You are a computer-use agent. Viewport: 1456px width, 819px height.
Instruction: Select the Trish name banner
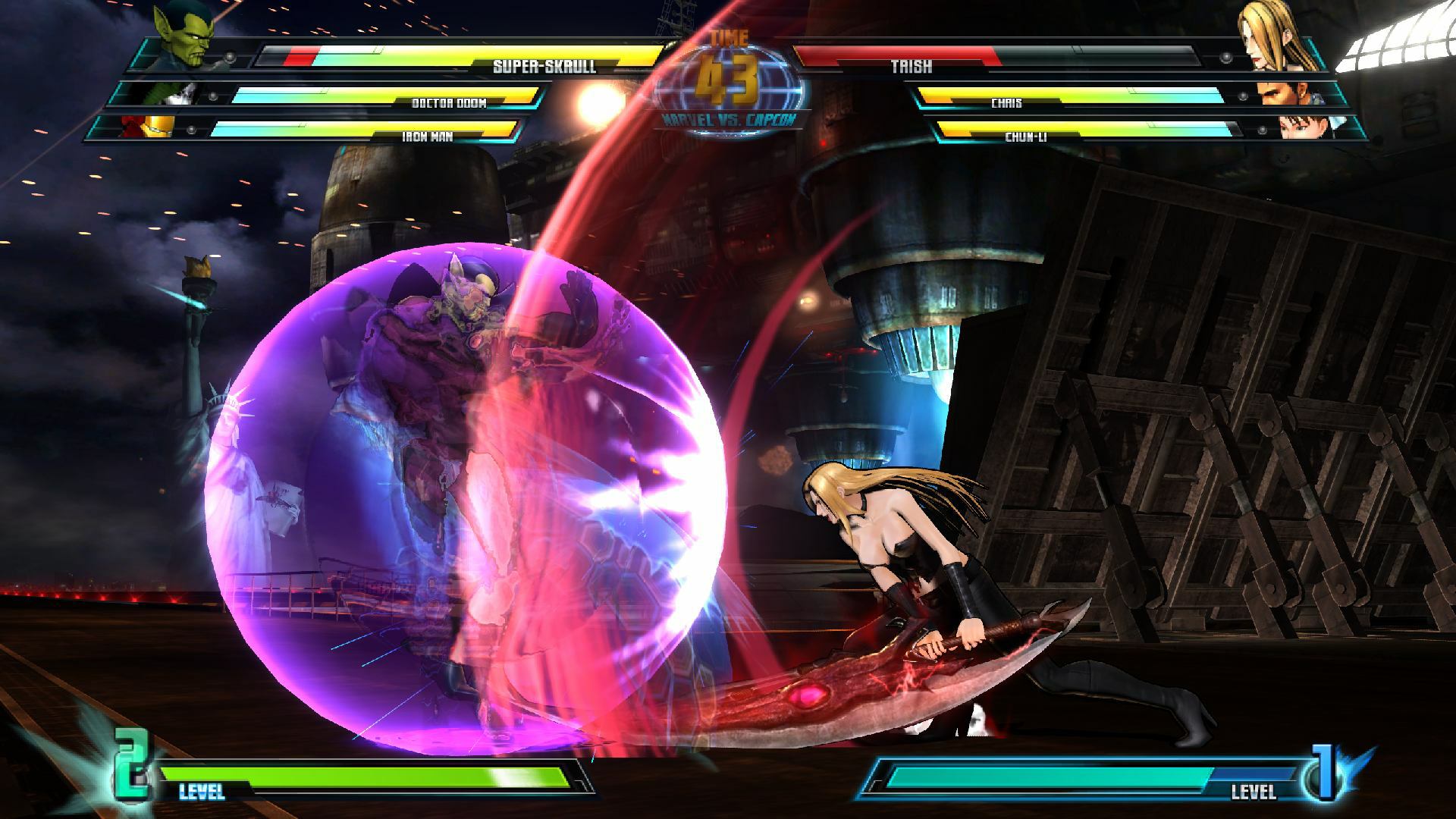click(x=913, y=66)
